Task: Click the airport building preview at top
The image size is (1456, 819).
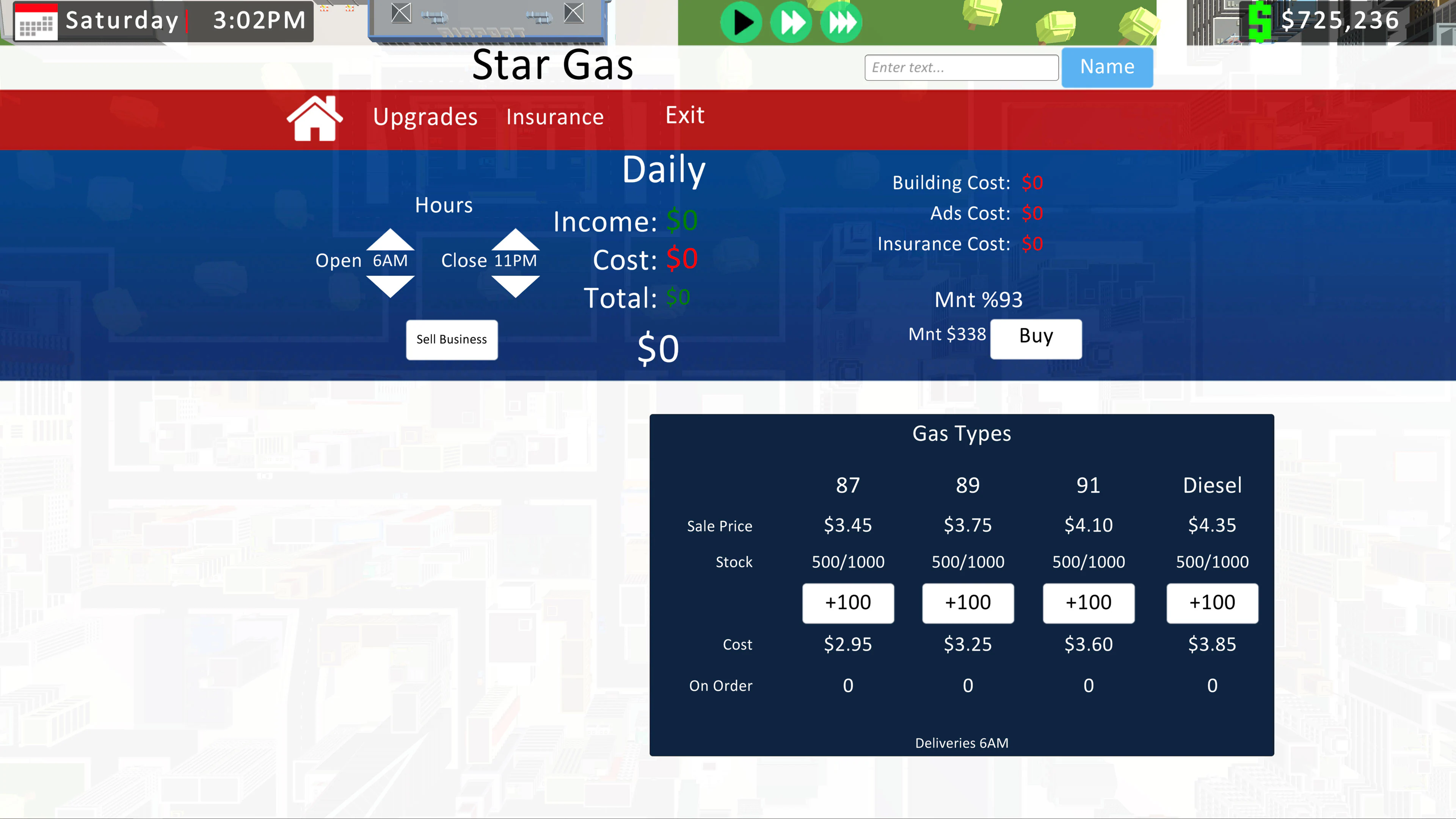Action: click(x=486, y=23)
